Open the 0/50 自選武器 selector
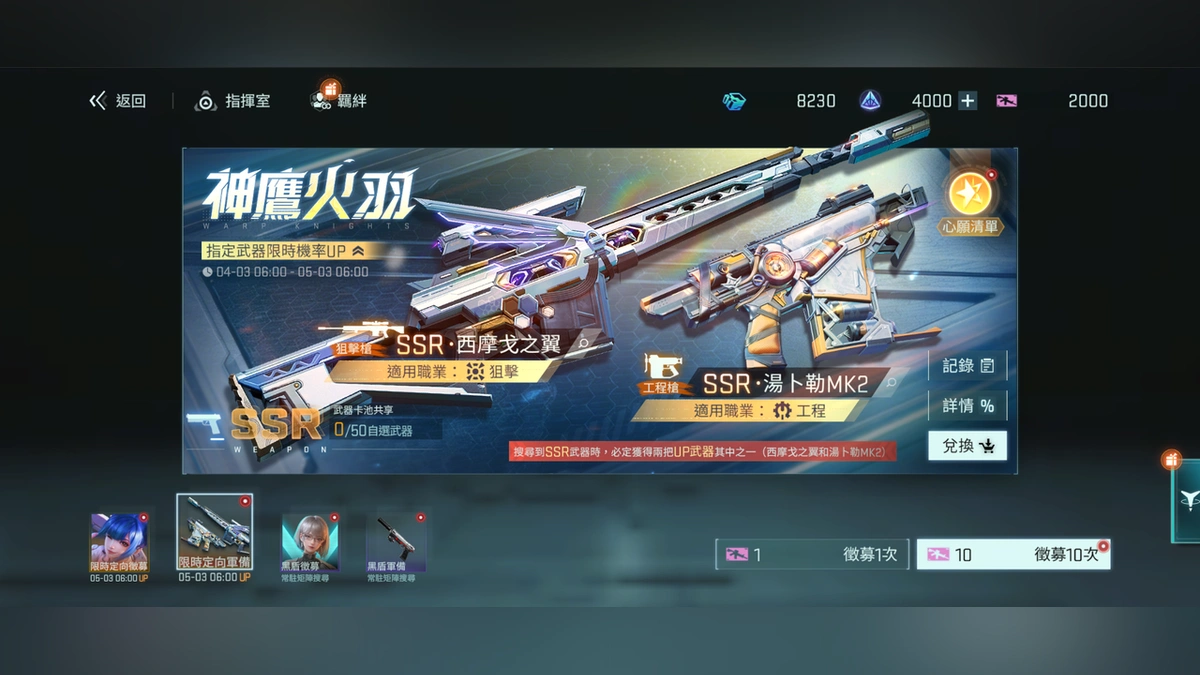This screenshot has height=675, width=1200. 373,430
